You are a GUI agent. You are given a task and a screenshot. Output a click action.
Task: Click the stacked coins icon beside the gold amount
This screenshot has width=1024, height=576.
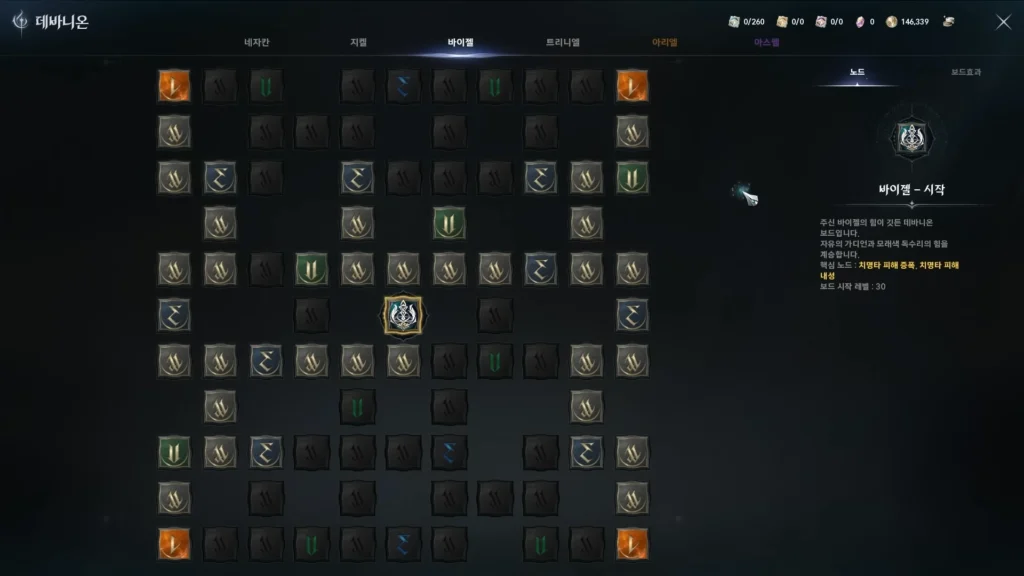[x=948, y=22]
